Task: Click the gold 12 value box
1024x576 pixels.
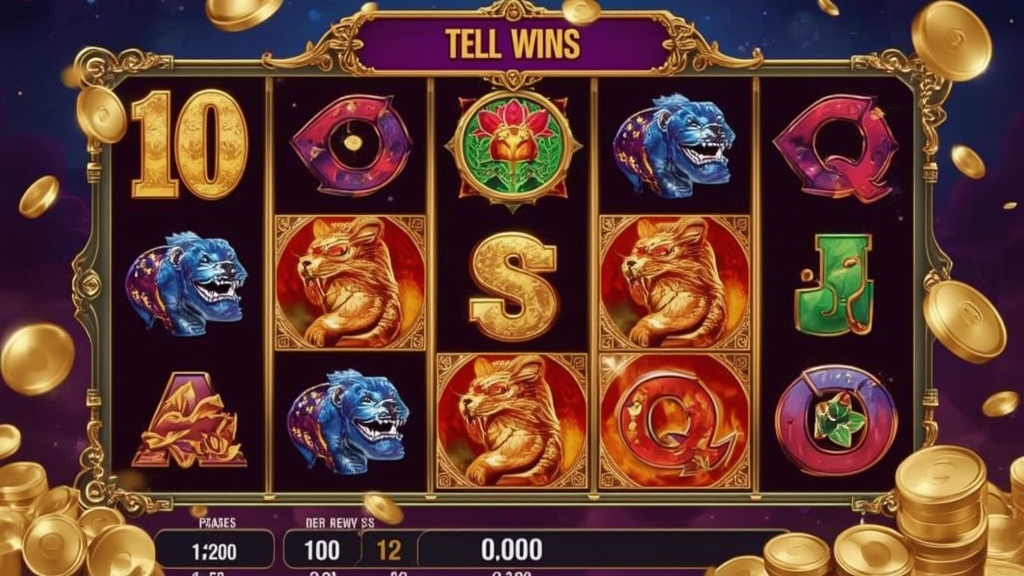Action: (389, 549)
